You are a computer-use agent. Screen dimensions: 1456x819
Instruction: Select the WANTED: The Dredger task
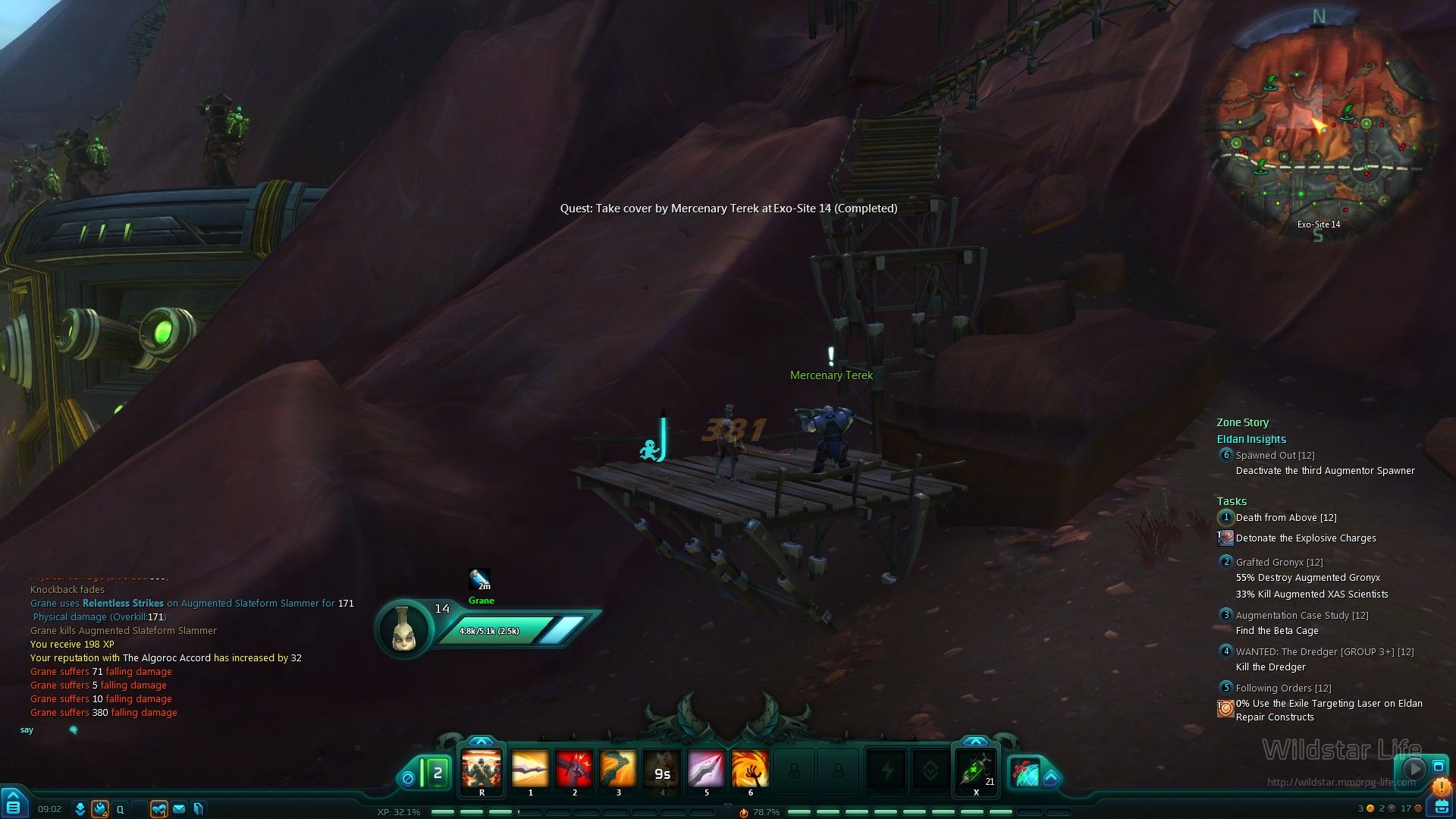coord(1324,652)
